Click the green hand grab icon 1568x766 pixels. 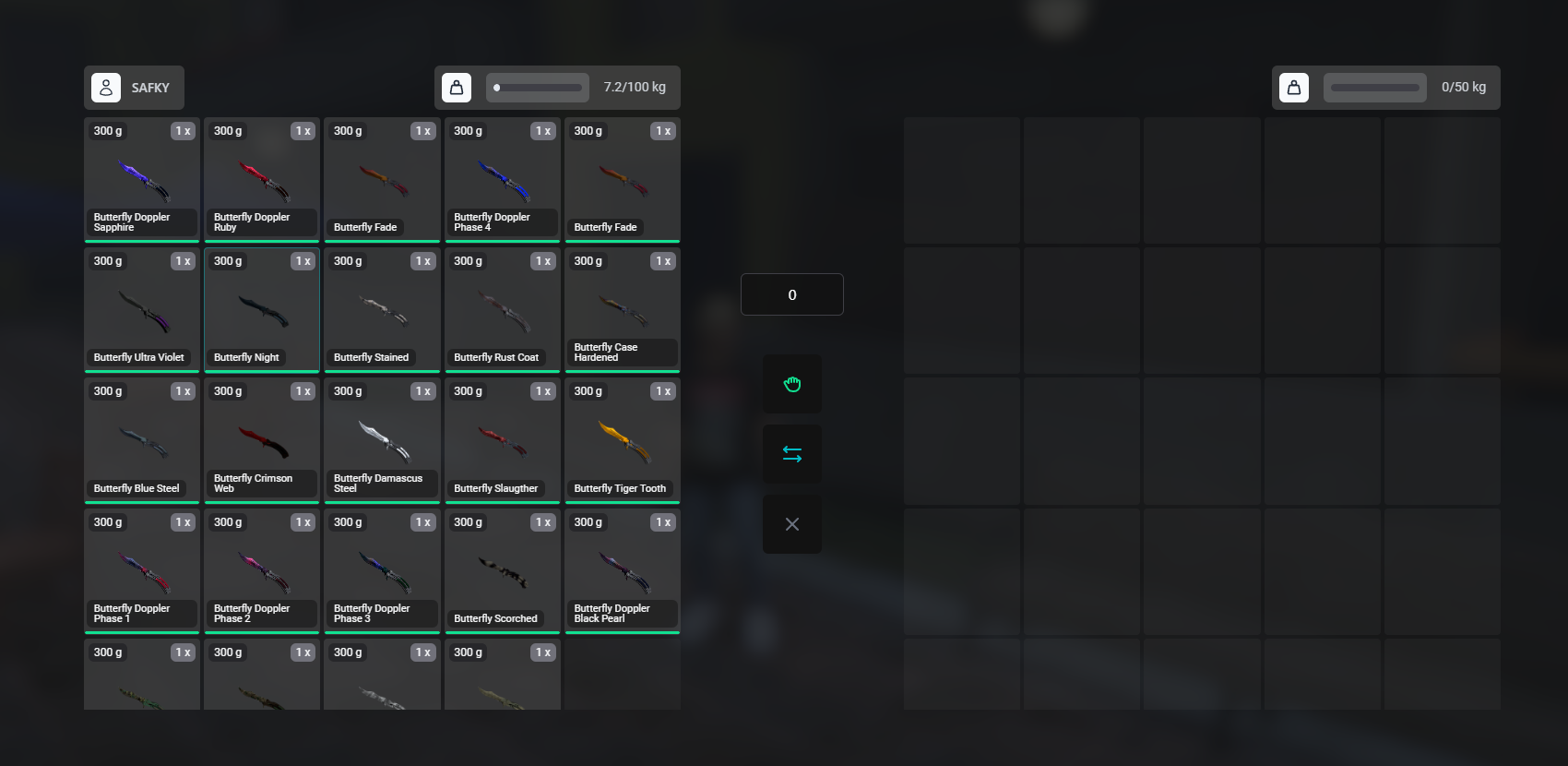(x=791, y=384)
